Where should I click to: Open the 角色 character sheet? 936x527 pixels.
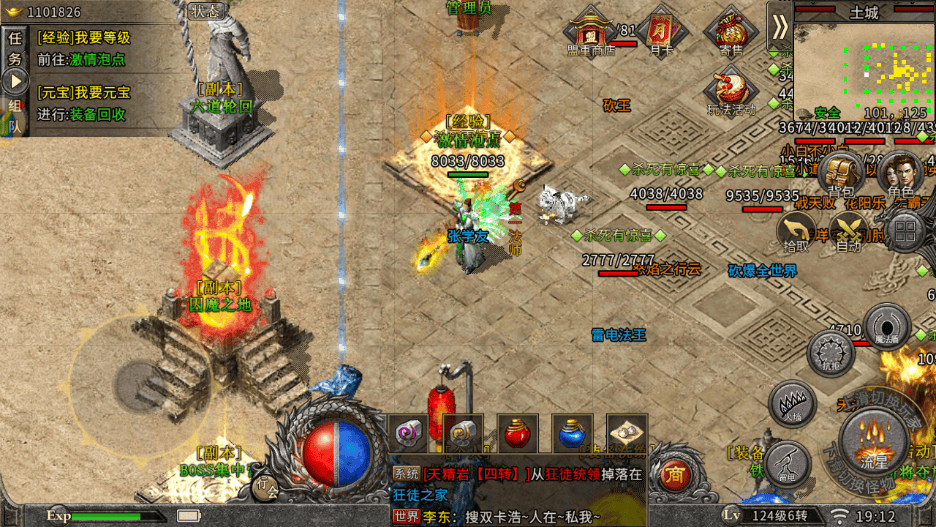(x=900, y=173)
